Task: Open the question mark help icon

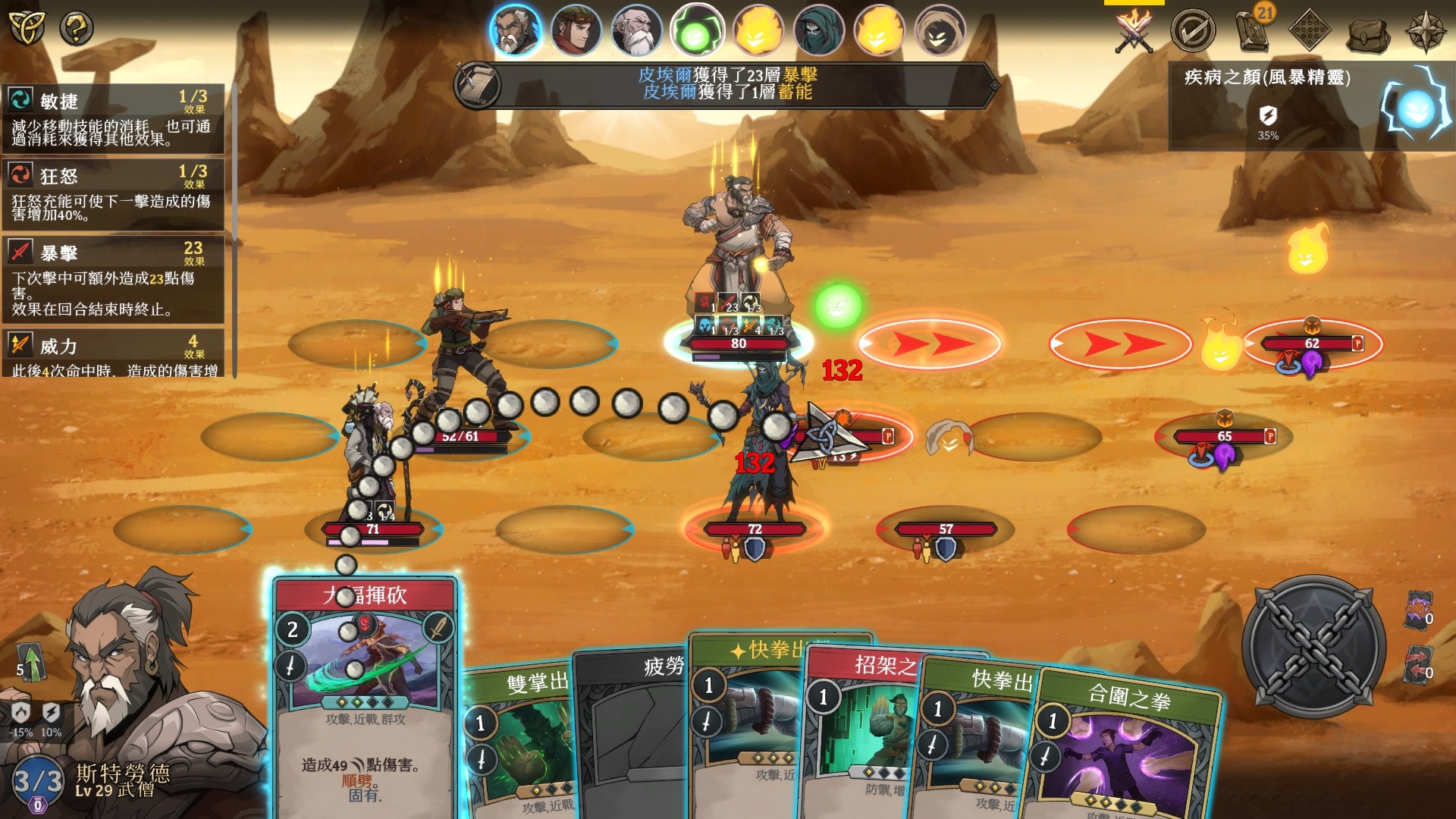Action: coord(77,29)
